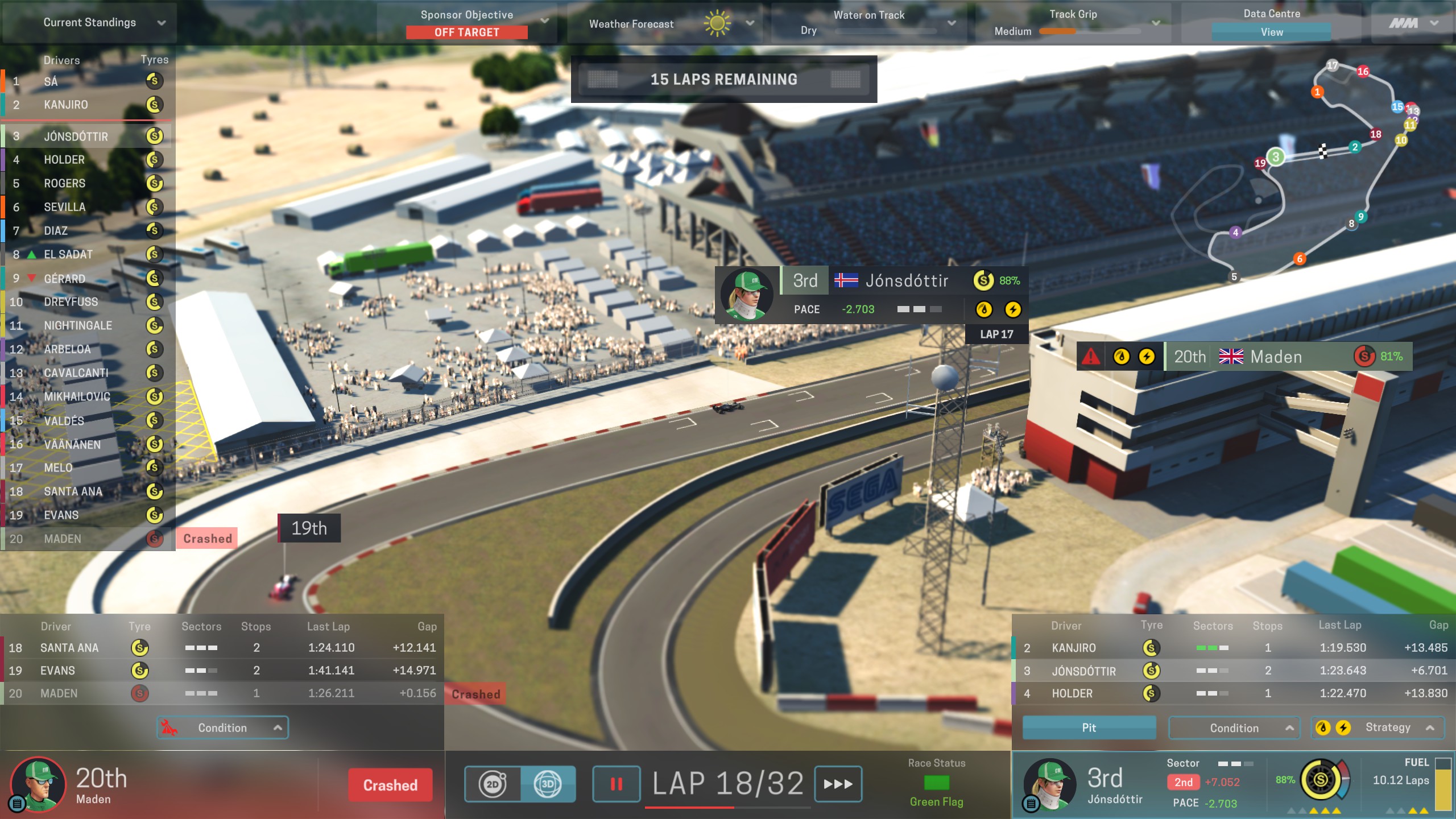Image resolution: width=1456 pixels, height=819 pixels.
Task: Select Holder's row in the standings list
Action: click(85, 160)
